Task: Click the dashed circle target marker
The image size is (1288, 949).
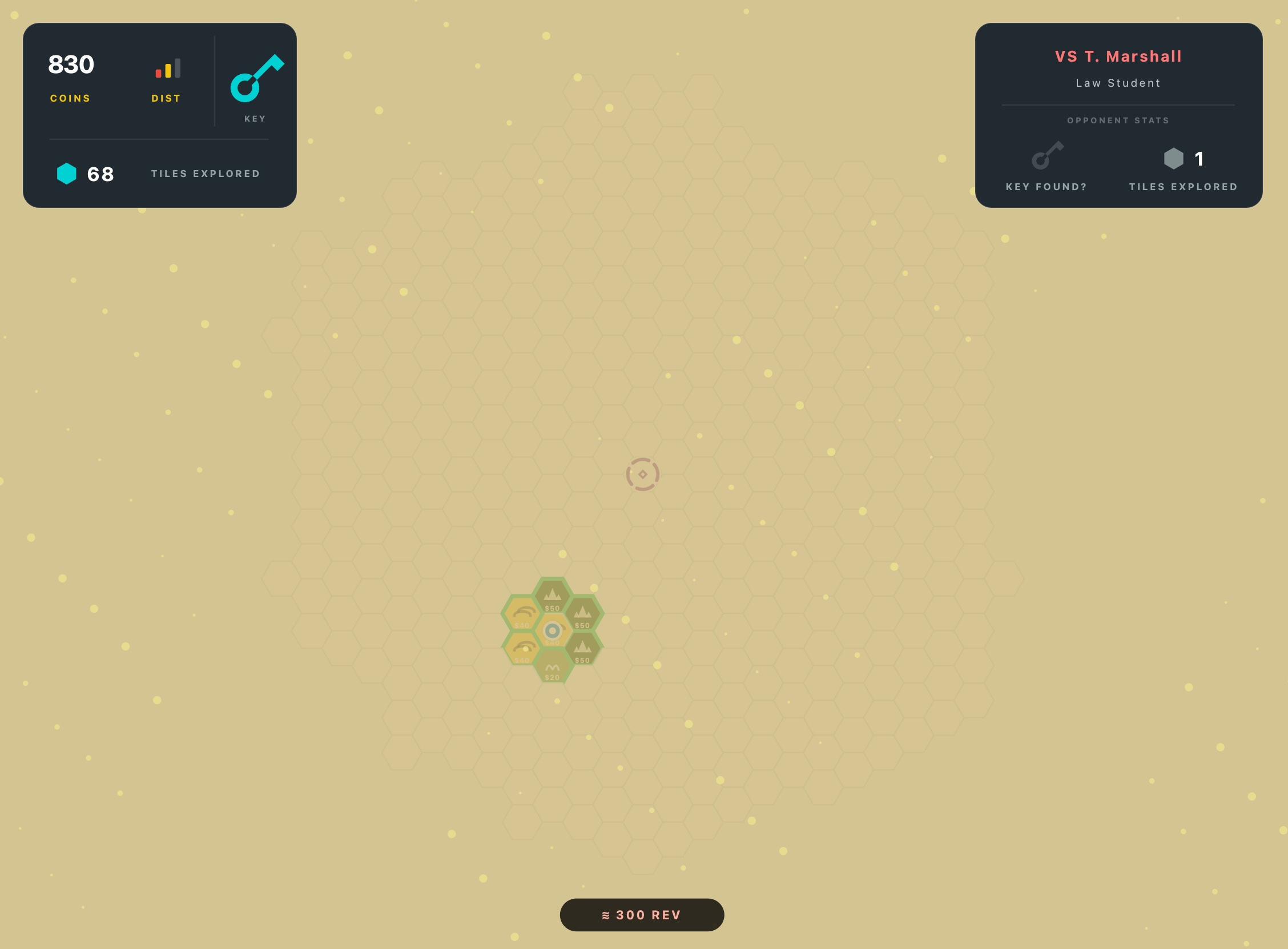Action: (642, 475)
